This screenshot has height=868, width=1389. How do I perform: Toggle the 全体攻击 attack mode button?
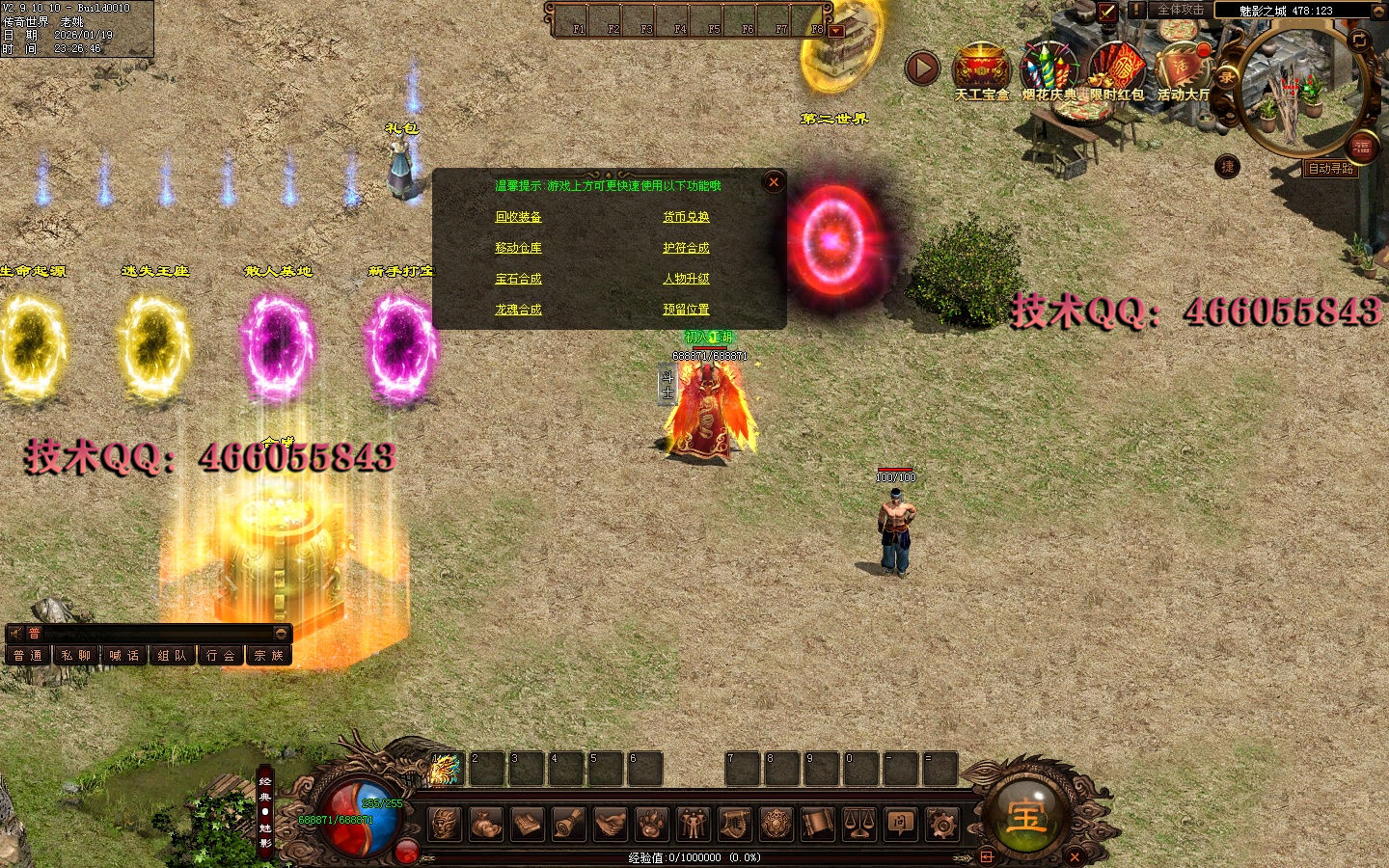click(1180, 10)
